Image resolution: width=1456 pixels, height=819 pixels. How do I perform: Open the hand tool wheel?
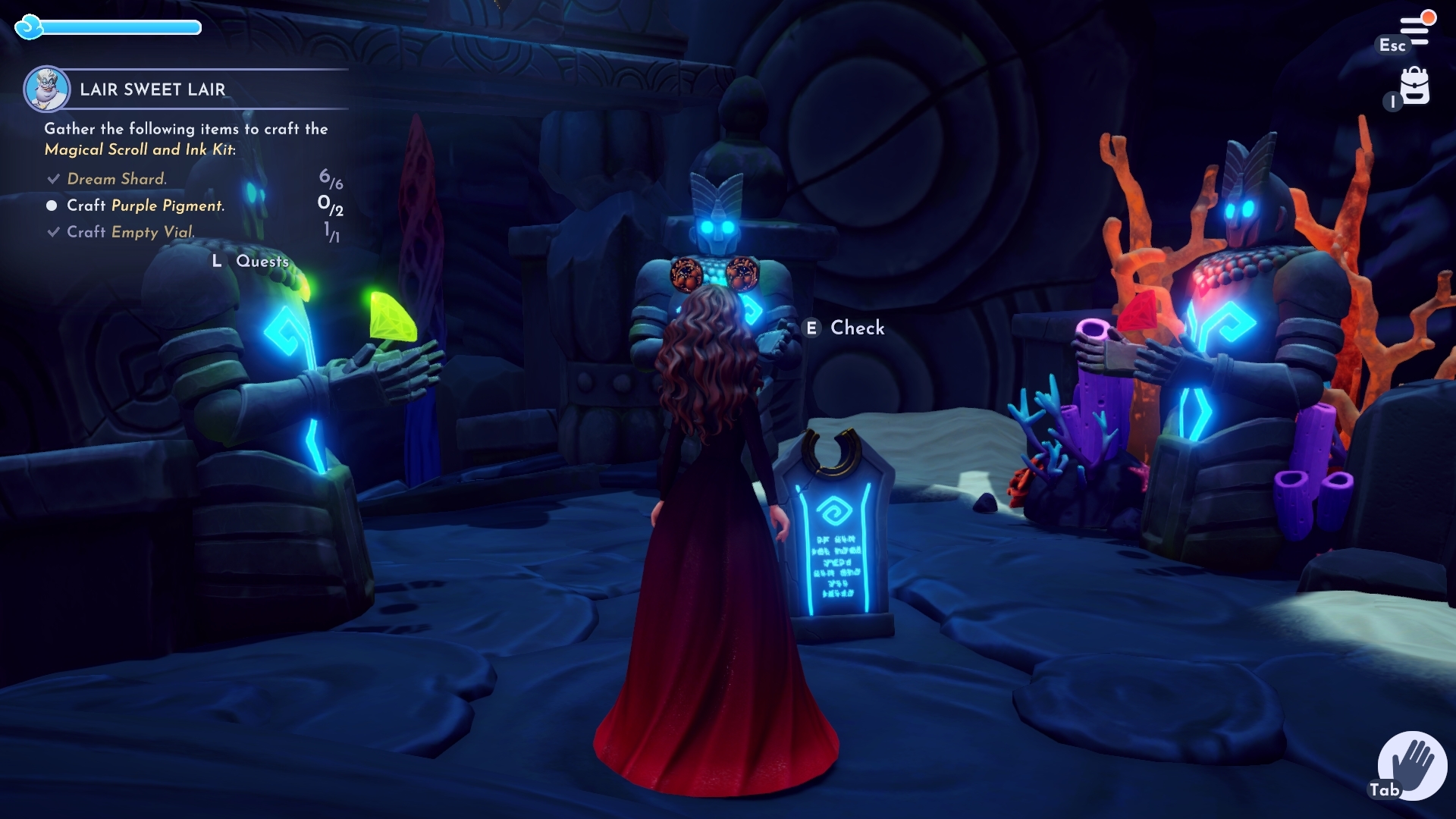(x=1413, y=764)
